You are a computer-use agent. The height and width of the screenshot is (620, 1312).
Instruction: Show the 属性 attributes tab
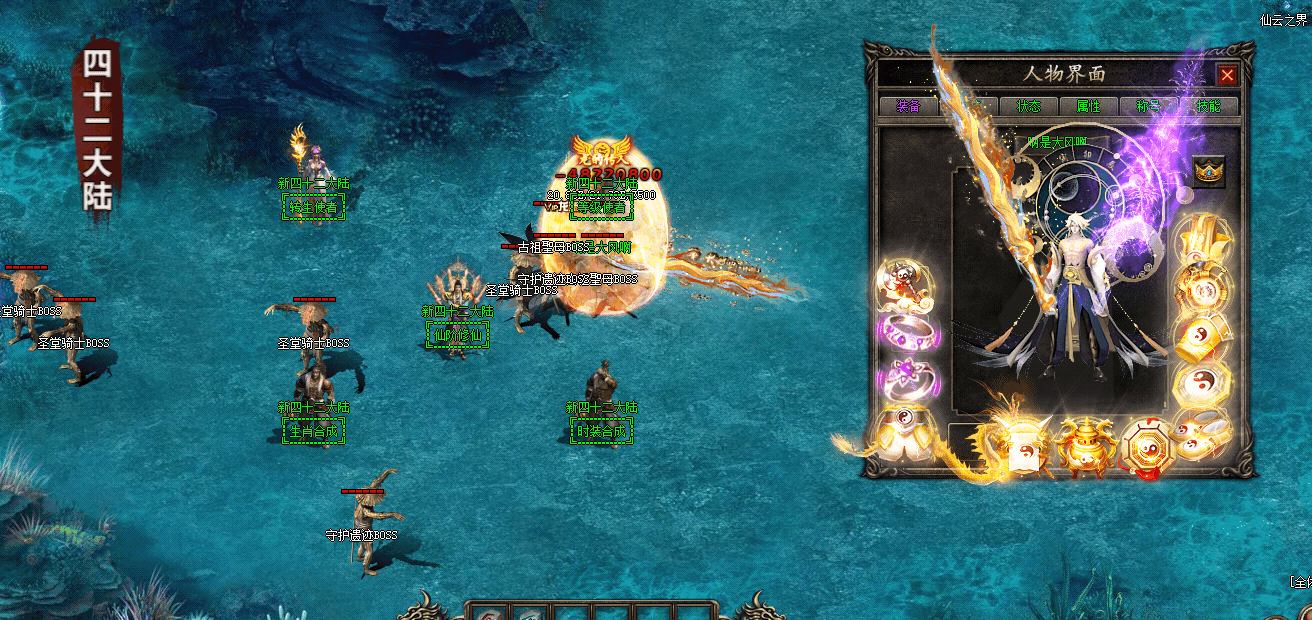tap(1088, 106)
